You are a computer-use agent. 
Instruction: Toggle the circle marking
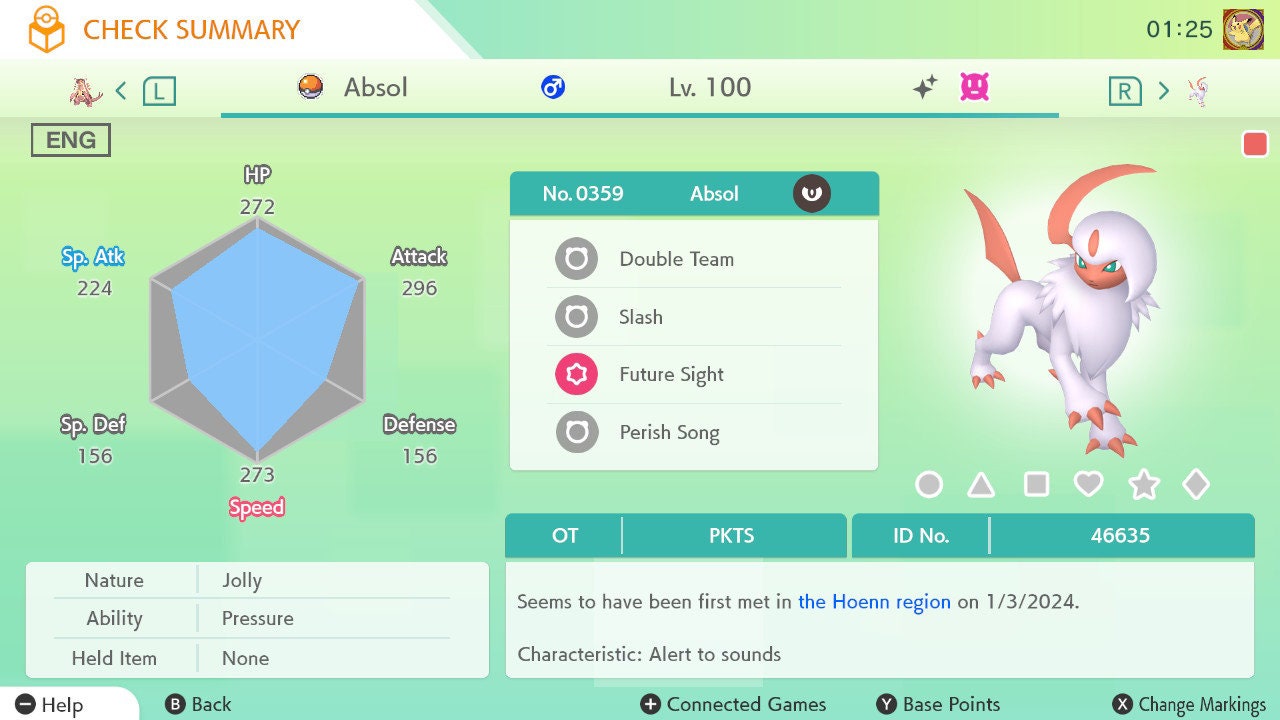point(929,485)
